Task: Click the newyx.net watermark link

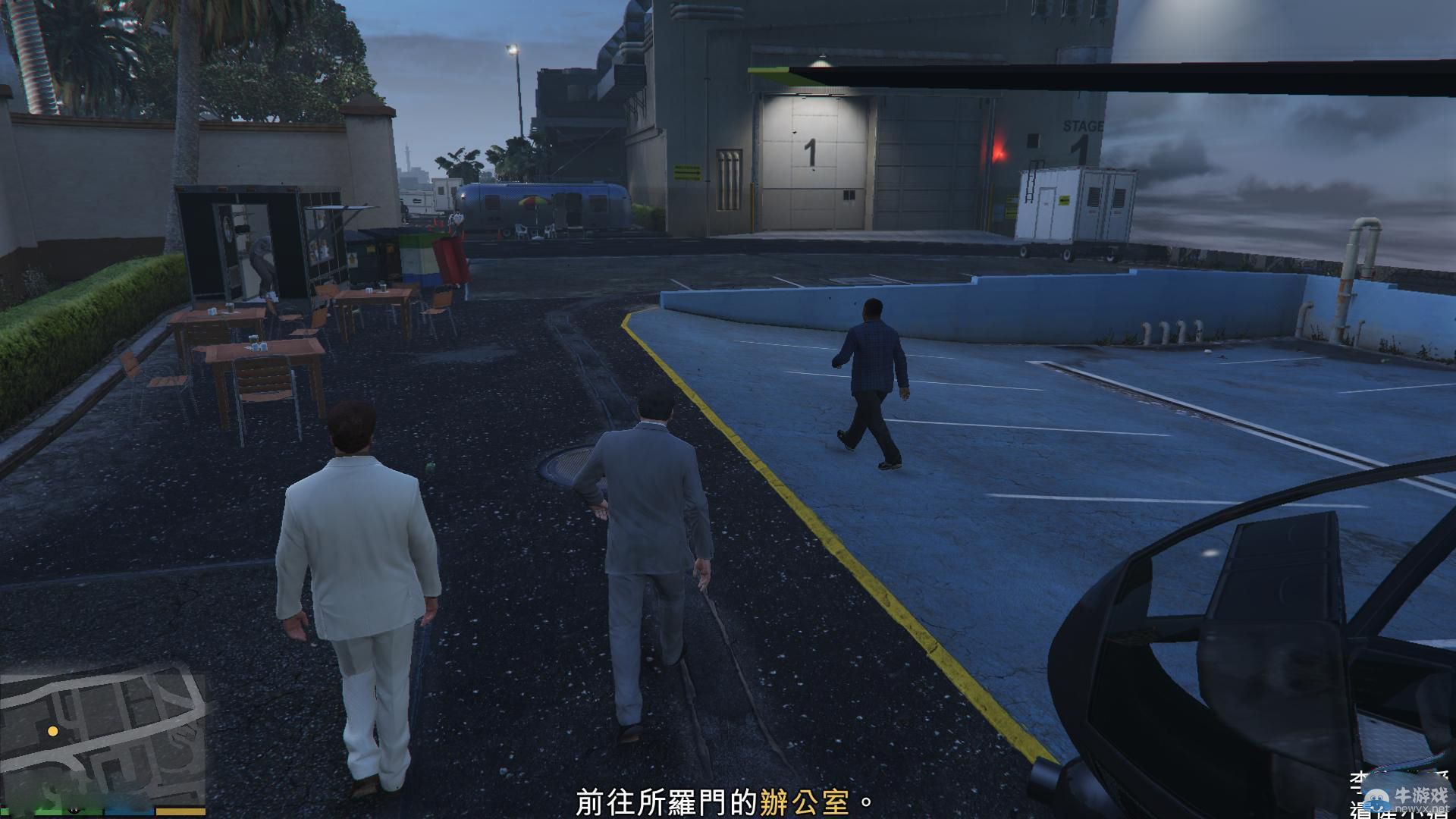Action: tap(1423, 810)
